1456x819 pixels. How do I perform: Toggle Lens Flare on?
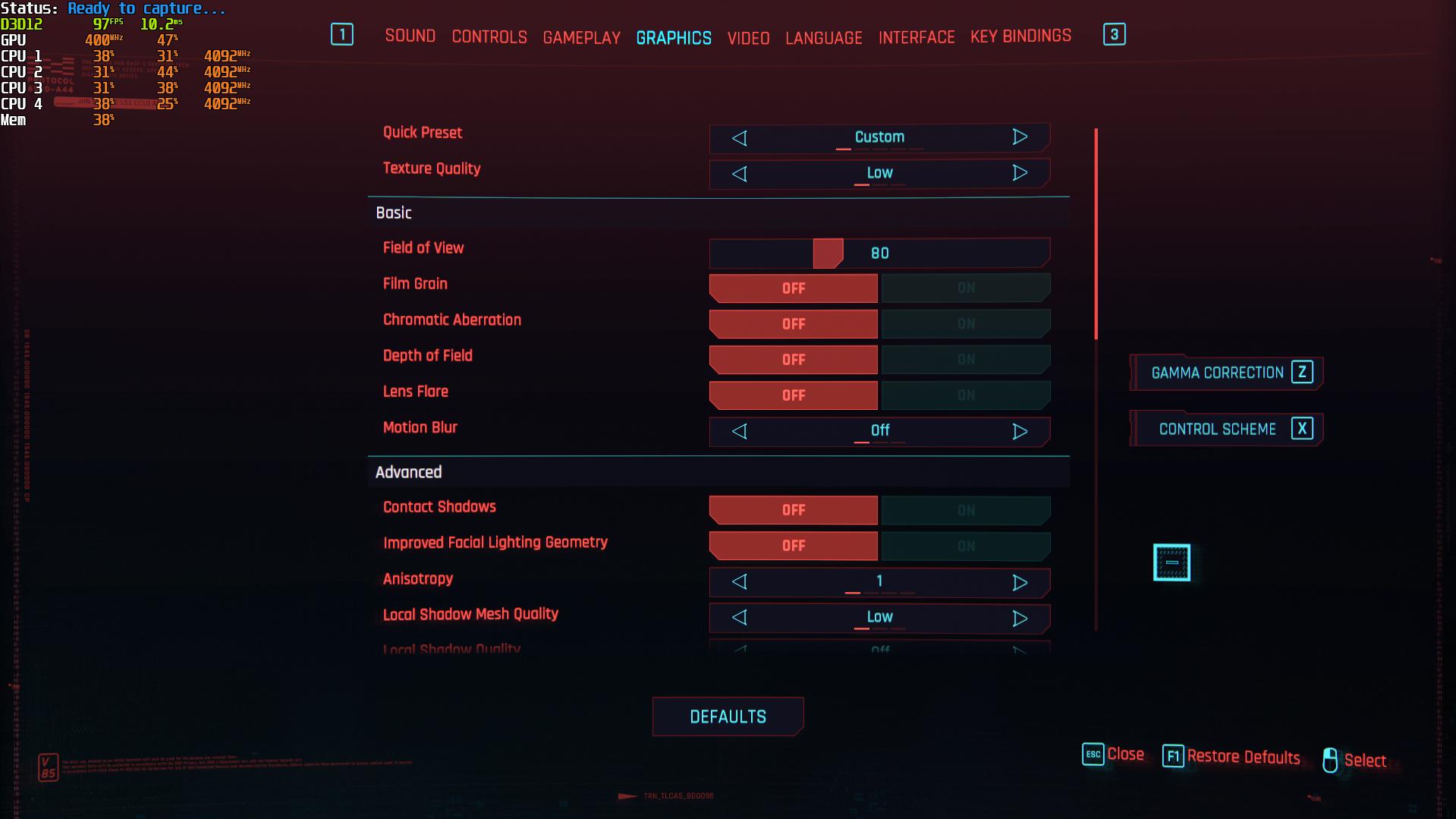[965, 395]
